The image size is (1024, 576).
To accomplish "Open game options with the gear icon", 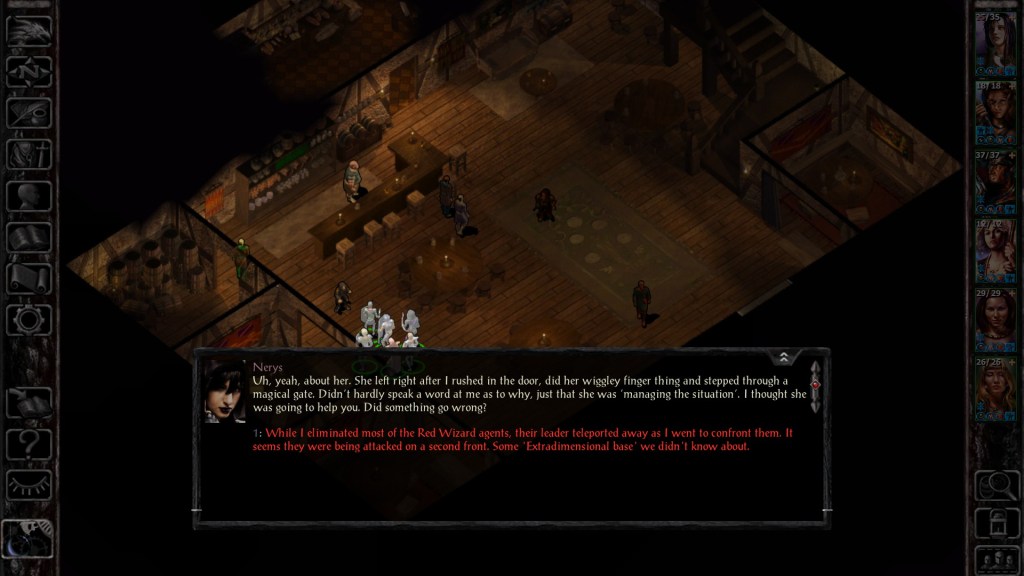I will tap(29, 320).
